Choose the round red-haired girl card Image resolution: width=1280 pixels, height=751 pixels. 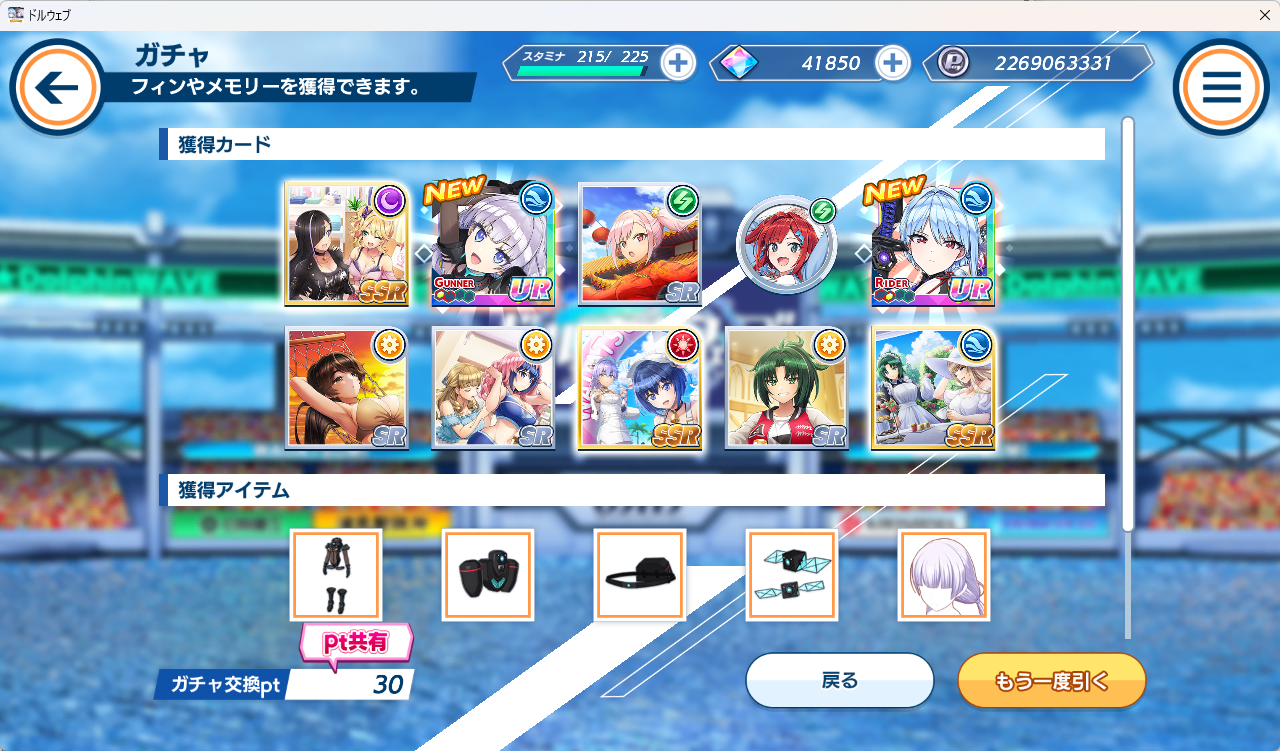[x=786, y=244]
